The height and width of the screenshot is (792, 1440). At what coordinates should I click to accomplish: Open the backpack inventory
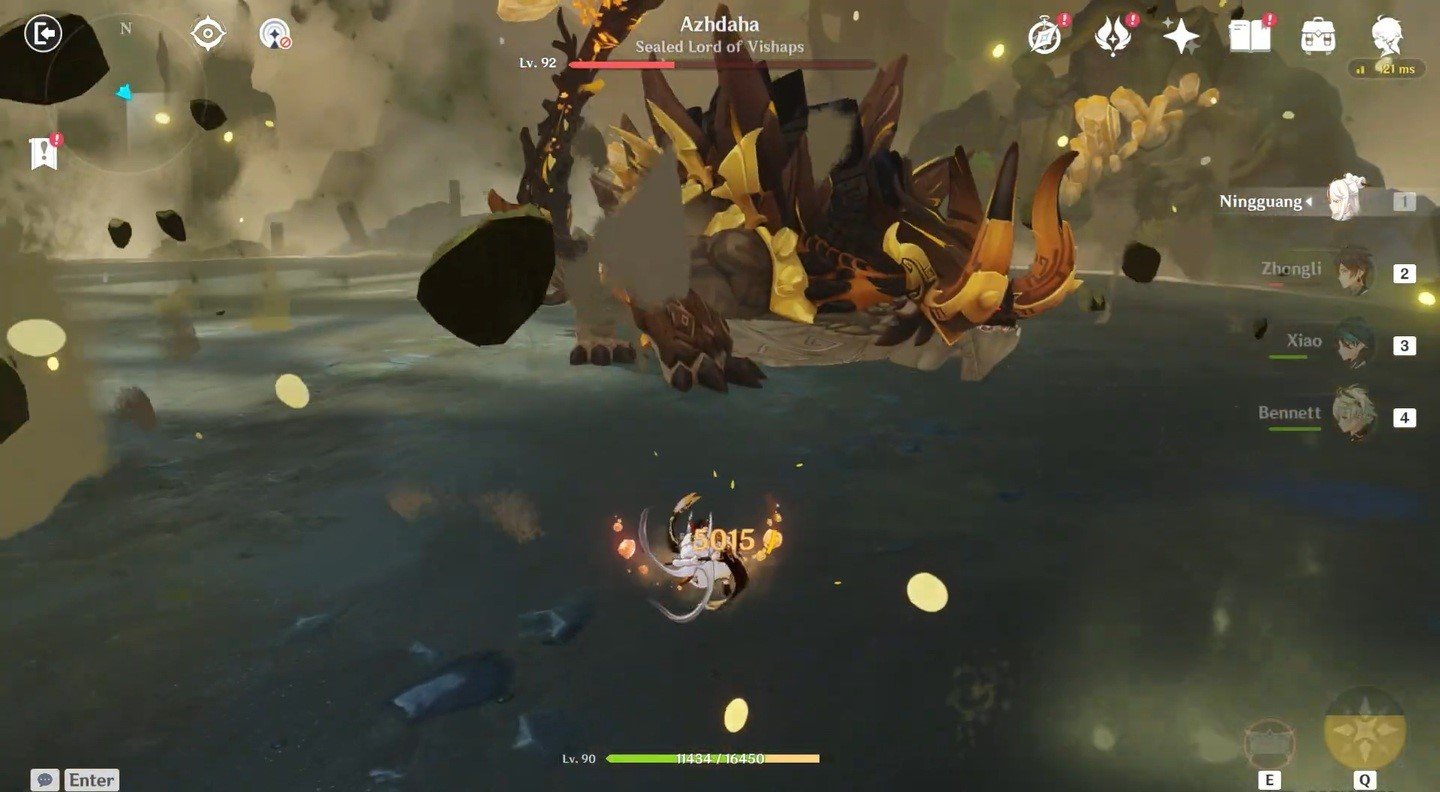click(x=1318, y=37)
